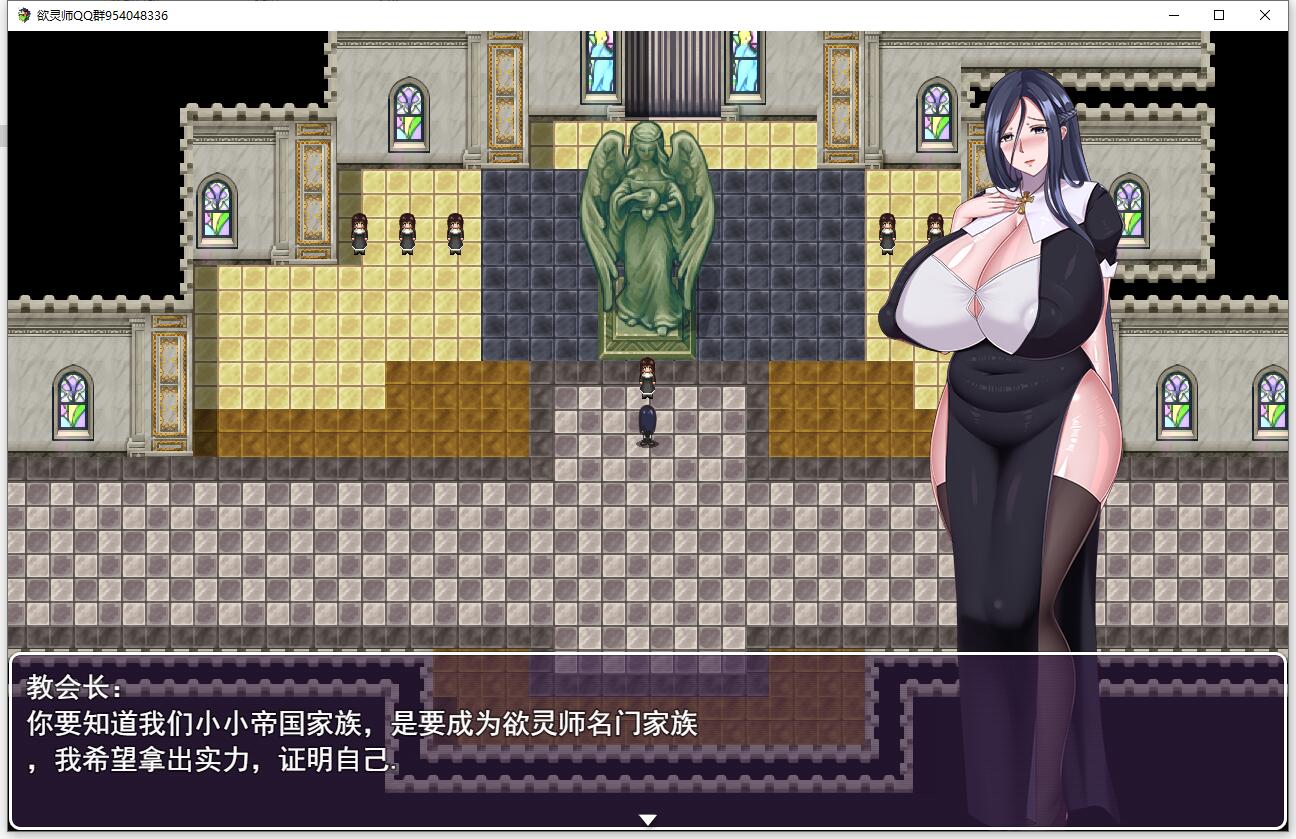Click the middle nun of the left group
1296x839 pixels.
tap(405, 235)
